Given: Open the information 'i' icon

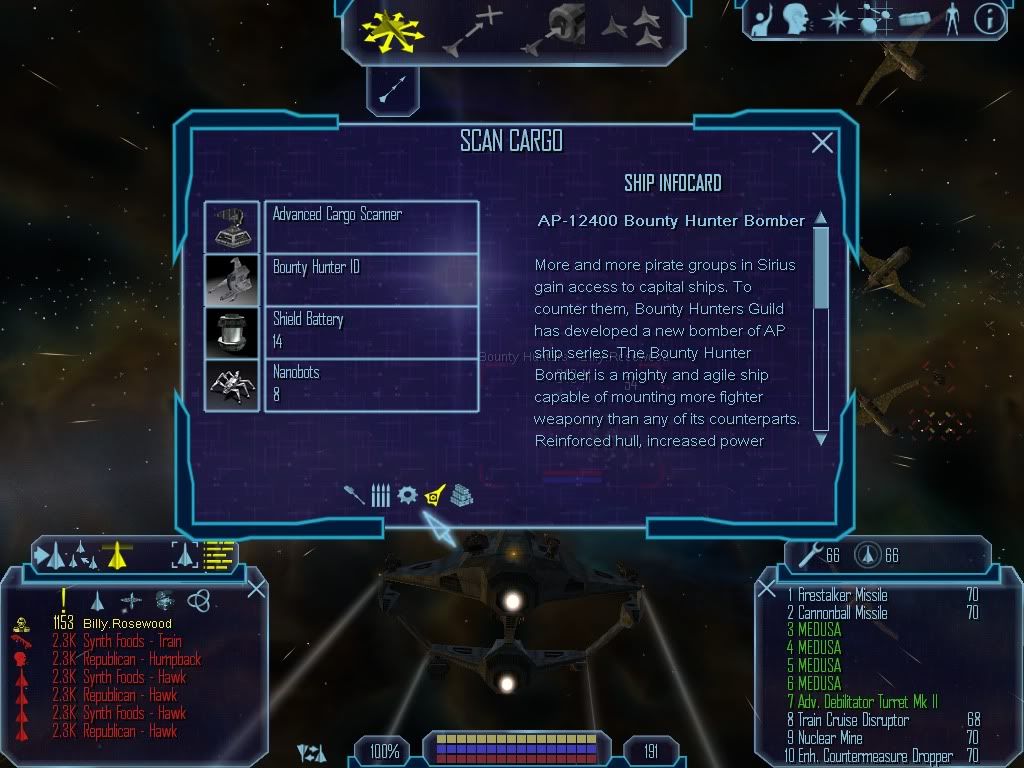Looking at the screenshot, I should [988, 20].
